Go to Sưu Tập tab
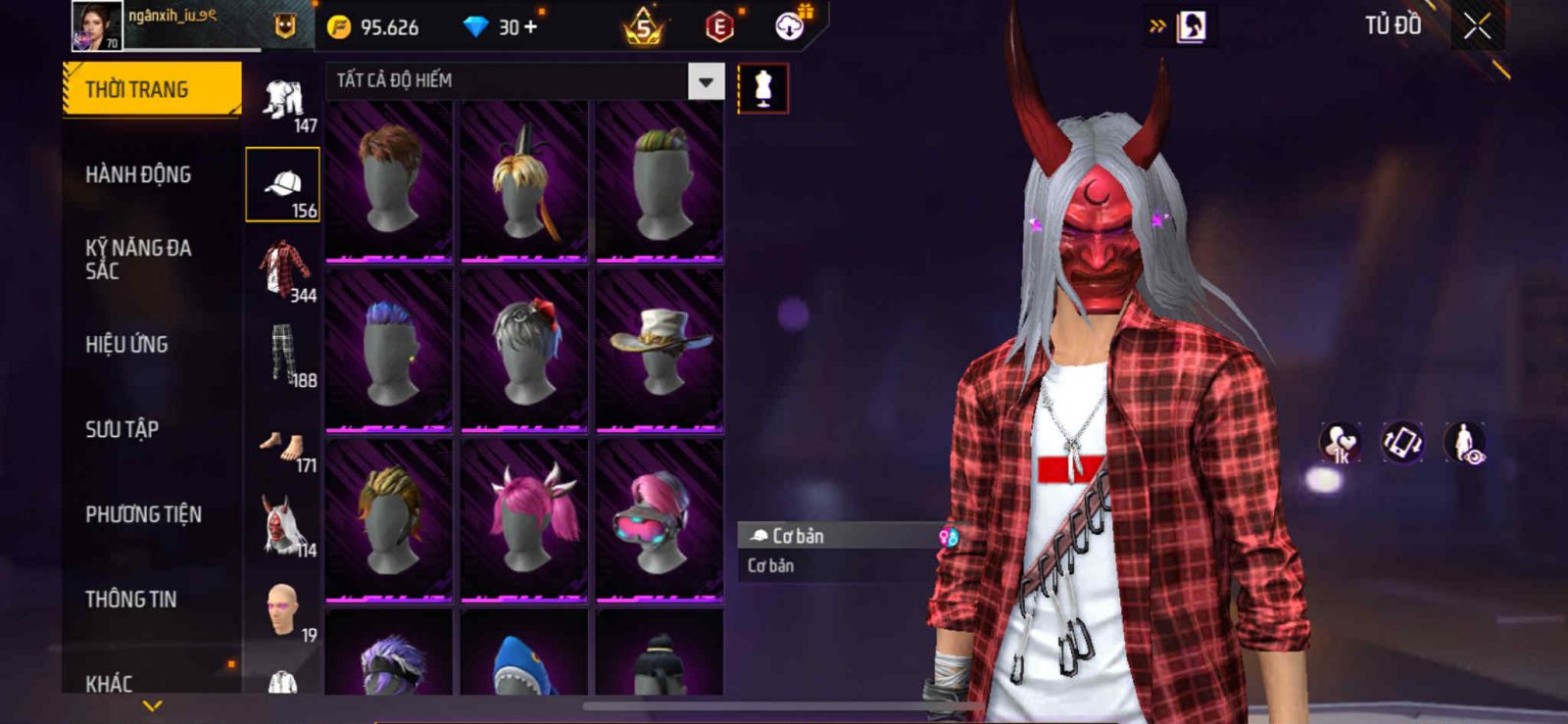This screenshot has height=724, width=1568. 122,429
